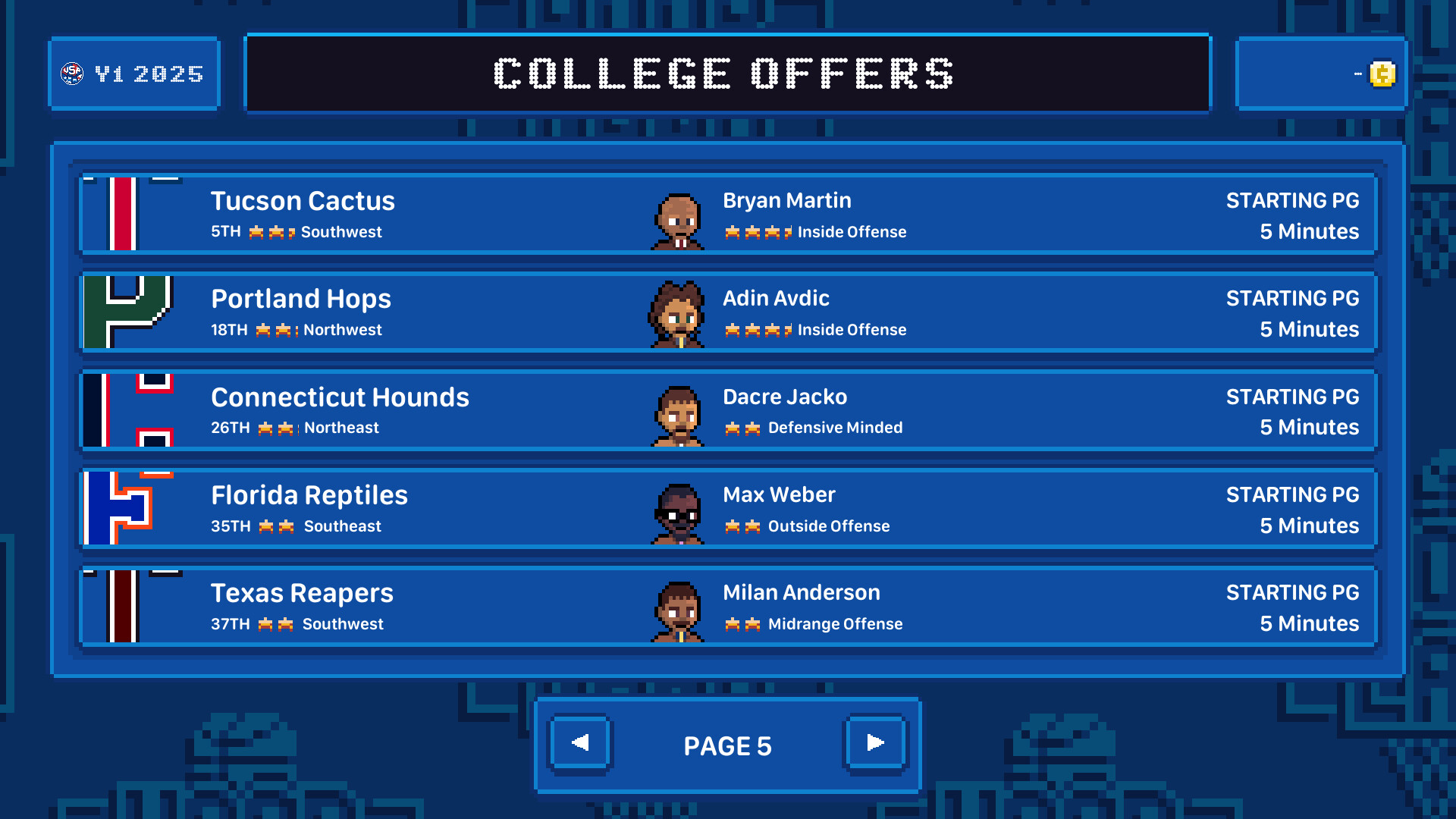
Task: Go to the previous offers page
Action: point(580,744)
